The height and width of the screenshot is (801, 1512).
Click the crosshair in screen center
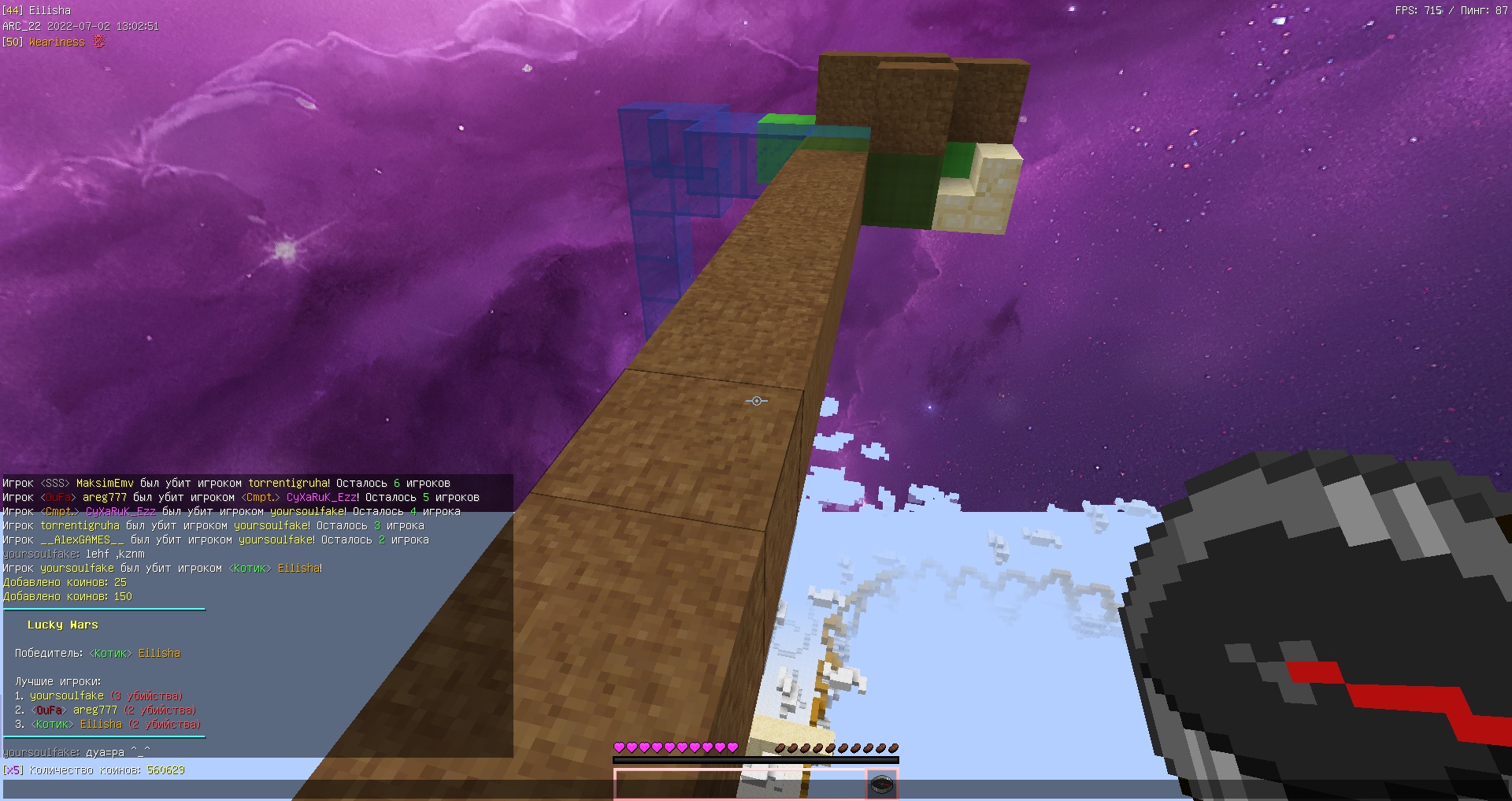click(755, 401)
